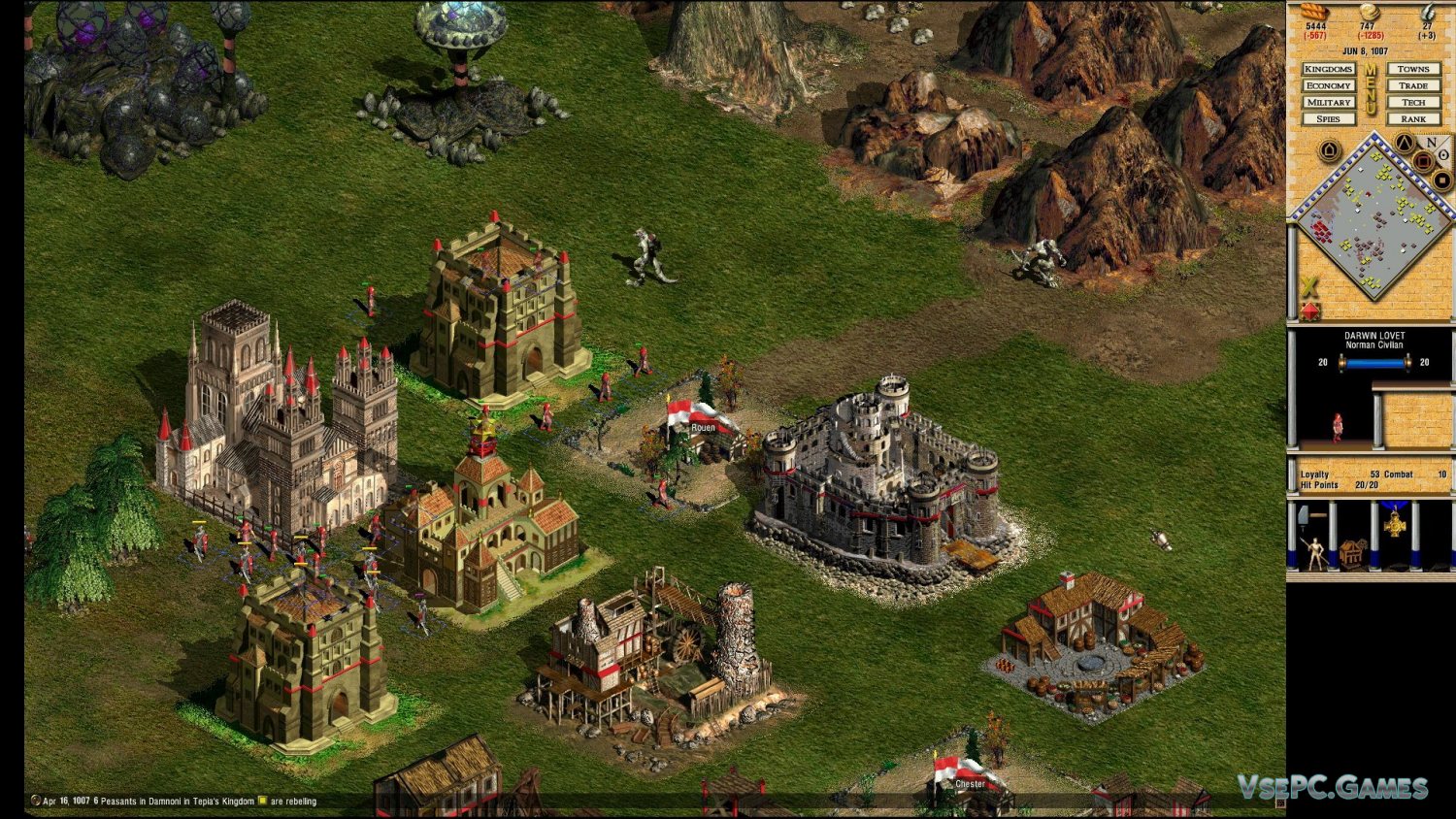Click the triangle minimap mode button

pos(1404,145)
